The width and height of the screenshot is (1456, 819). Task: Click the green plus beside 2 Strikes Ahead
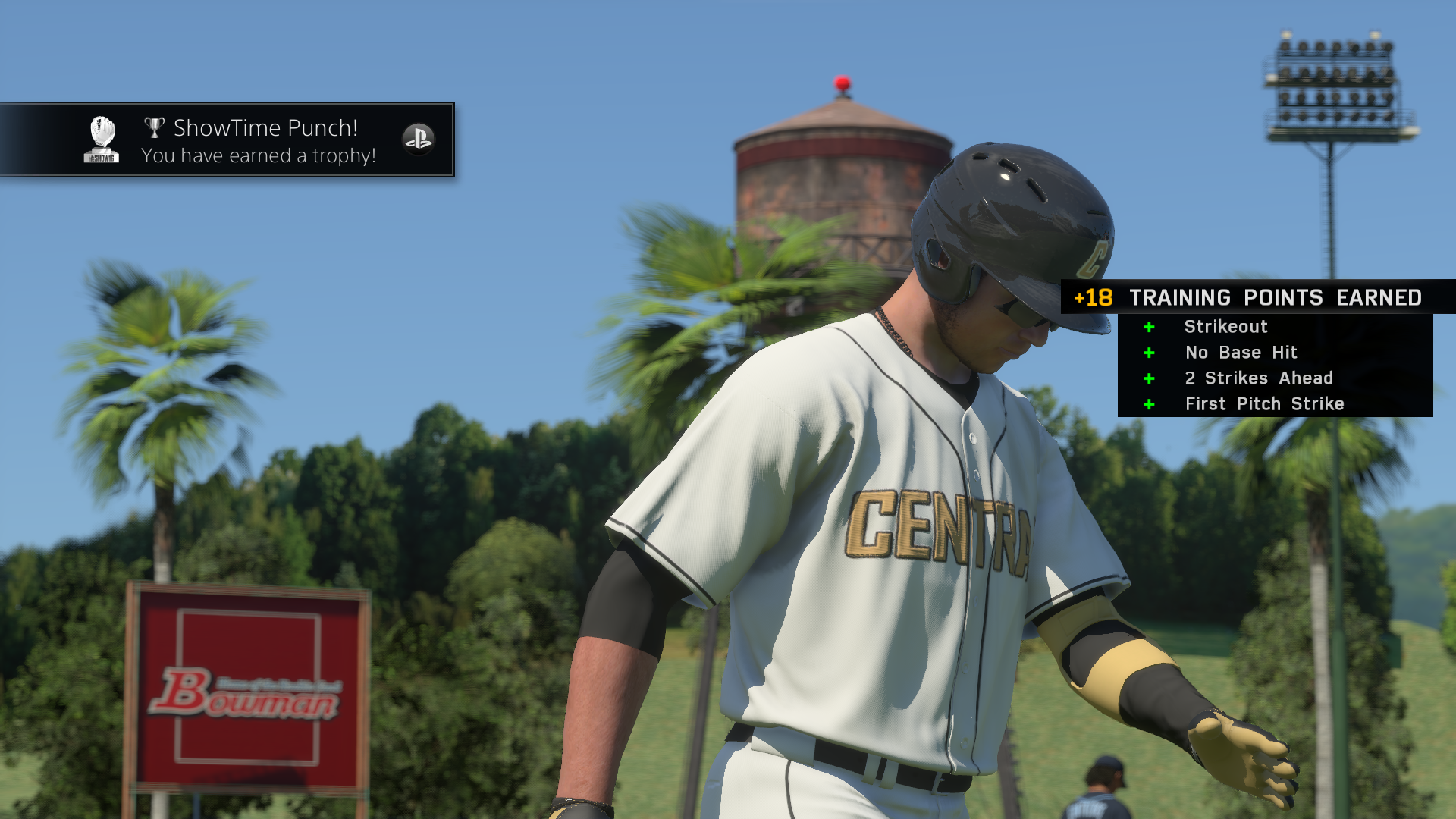click(1150, 378)
